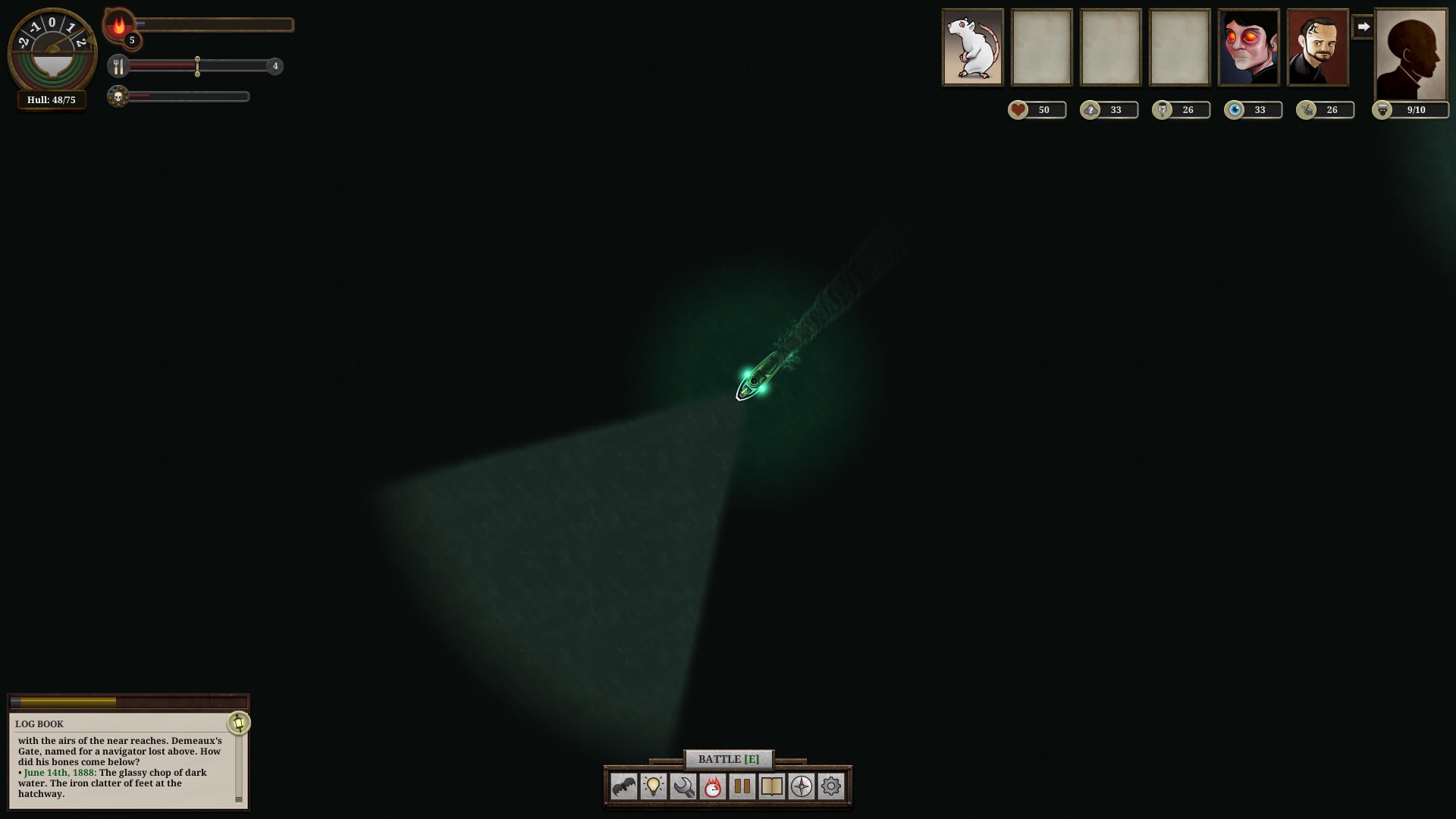Select the wrench repair icon

tap(683, 787)
